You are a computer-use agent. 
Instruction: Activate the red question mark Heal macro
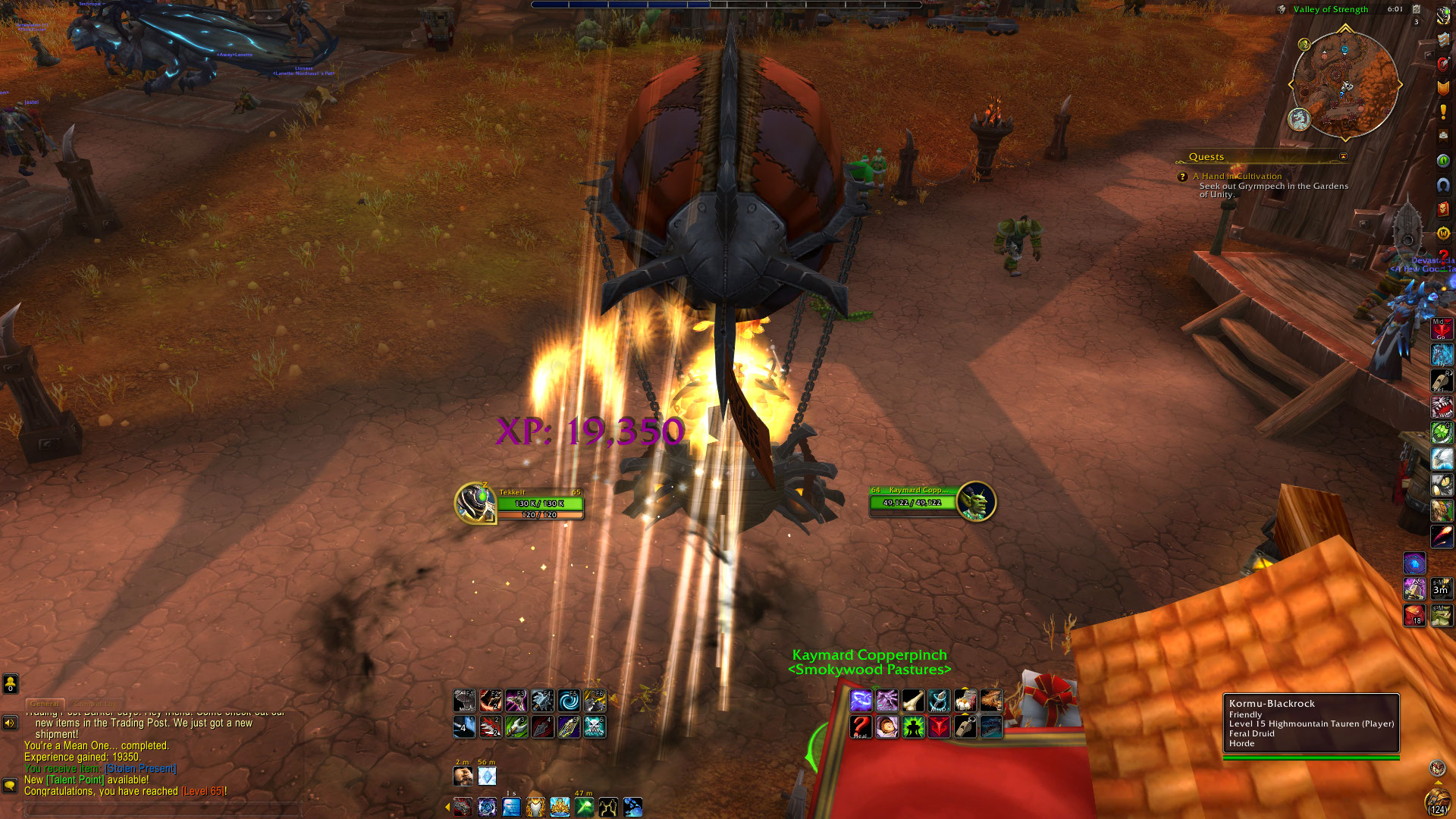[860, 727]
